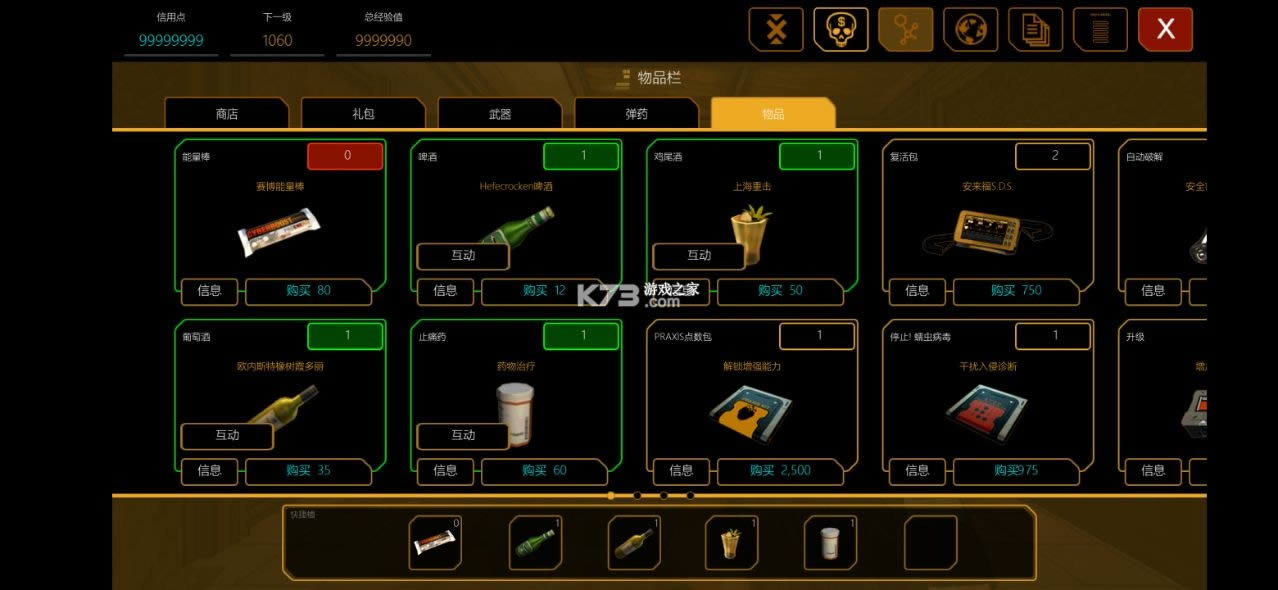Use 互动 on the 止痛药 painkiller
The image size is (1278, 590).
tap(463, 435)
